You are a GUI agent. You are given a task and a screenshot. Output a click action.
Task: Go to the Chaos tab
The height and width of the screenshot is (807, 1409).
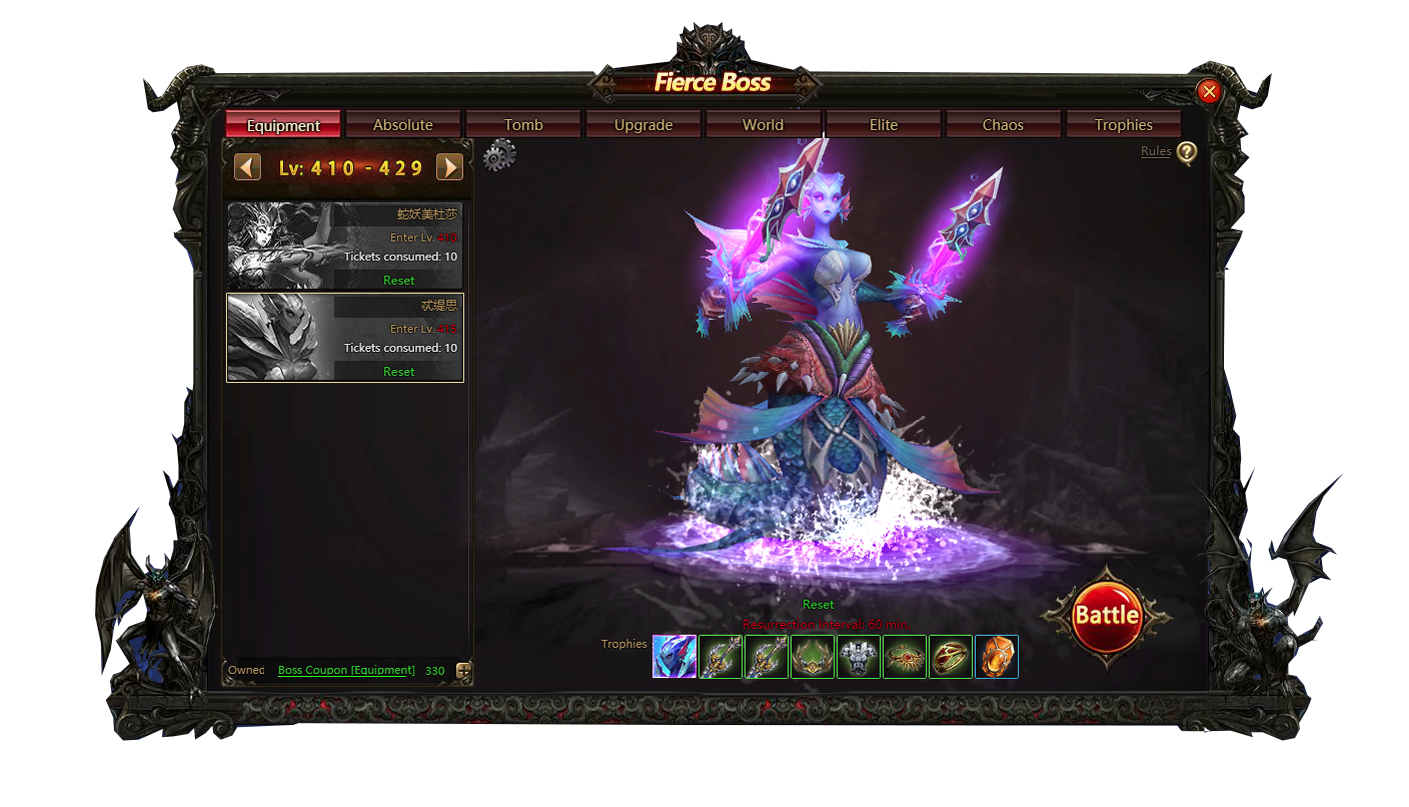[1003, 125]
